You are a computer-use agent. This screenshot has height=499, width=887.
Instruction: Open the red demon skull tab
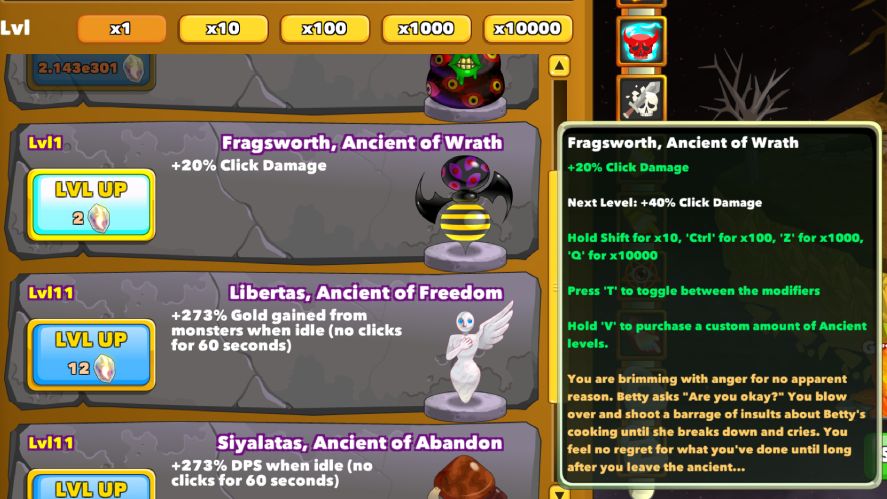pos(640,42)
